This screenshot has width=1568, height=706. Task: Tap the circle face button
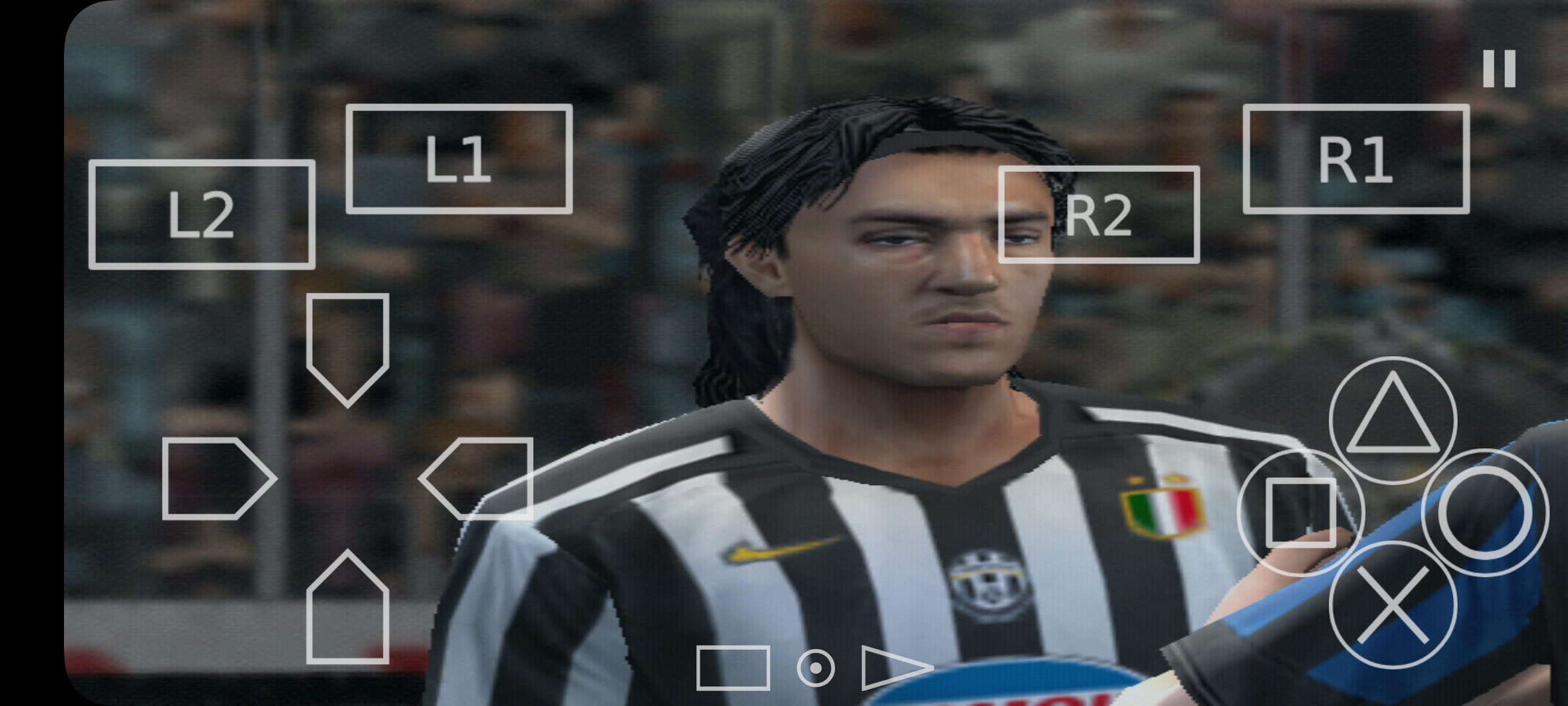point(1484,512)
